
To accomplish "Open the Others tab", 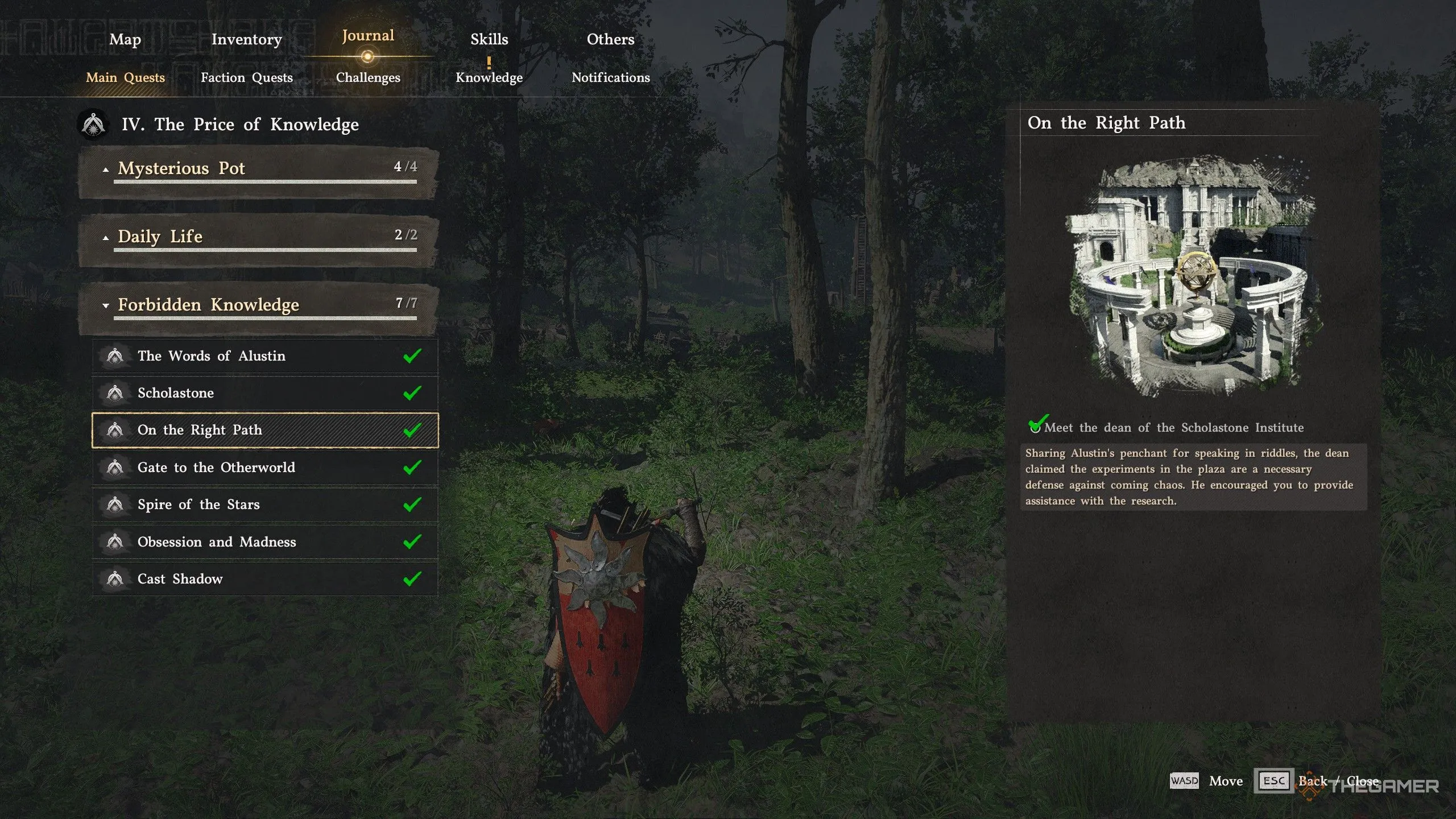I will coord(610,39).
